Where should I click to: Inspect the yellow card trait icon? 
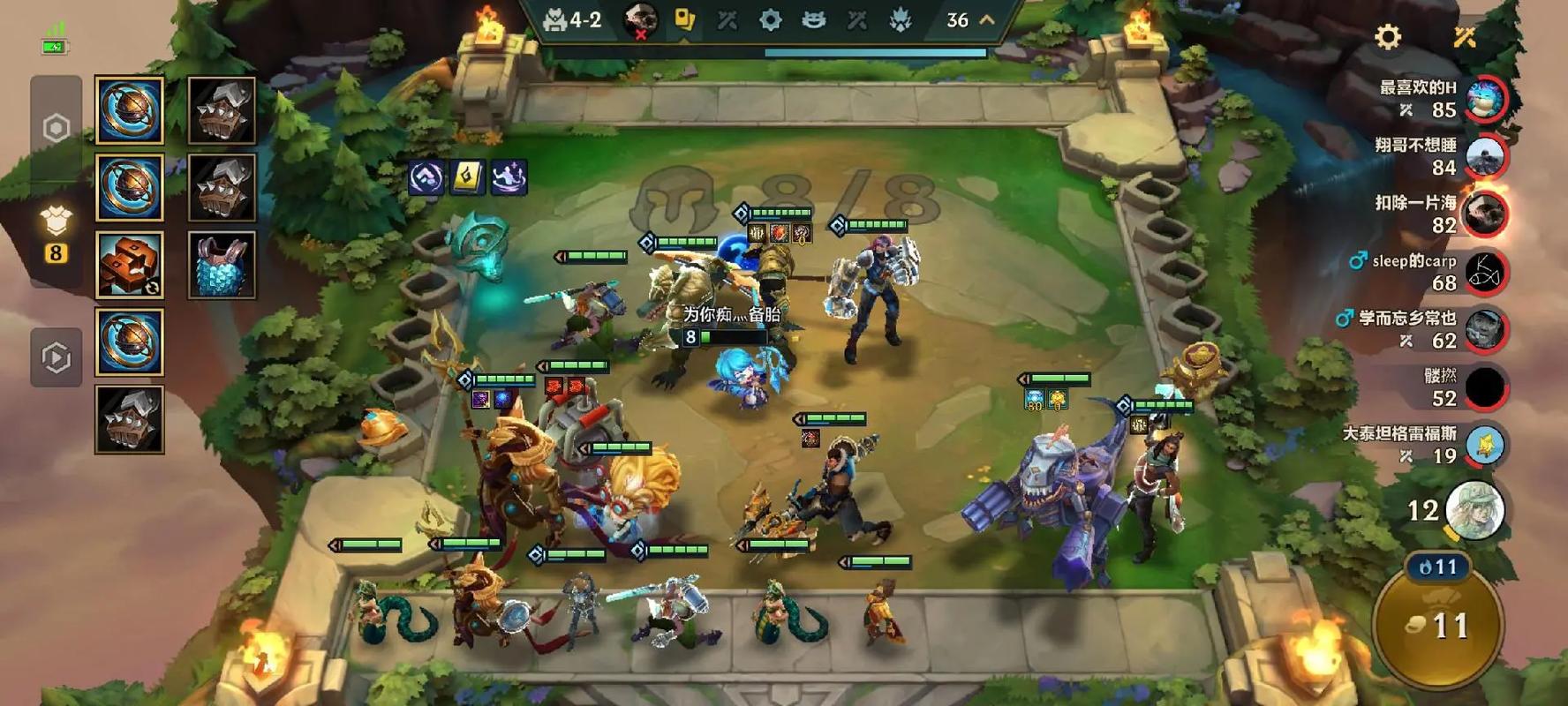tap(467, 177)
